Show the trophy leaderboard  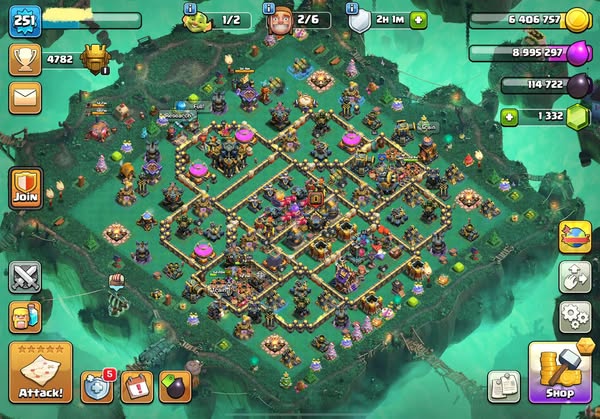pyautogui.click(x=24, y=58)
